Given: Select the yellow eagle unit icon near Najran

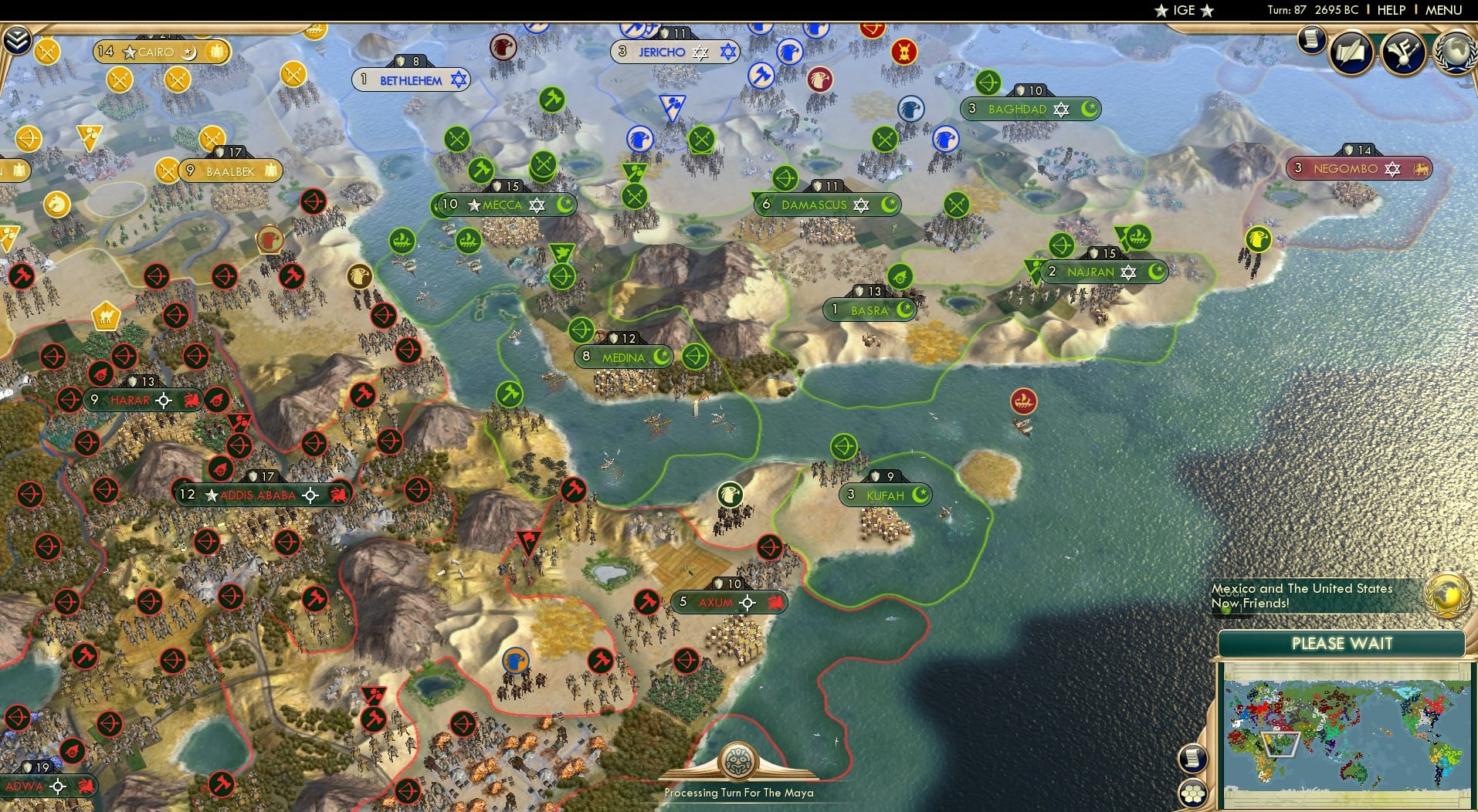Looking at the screenshot, I should [x=1258, y=239].
